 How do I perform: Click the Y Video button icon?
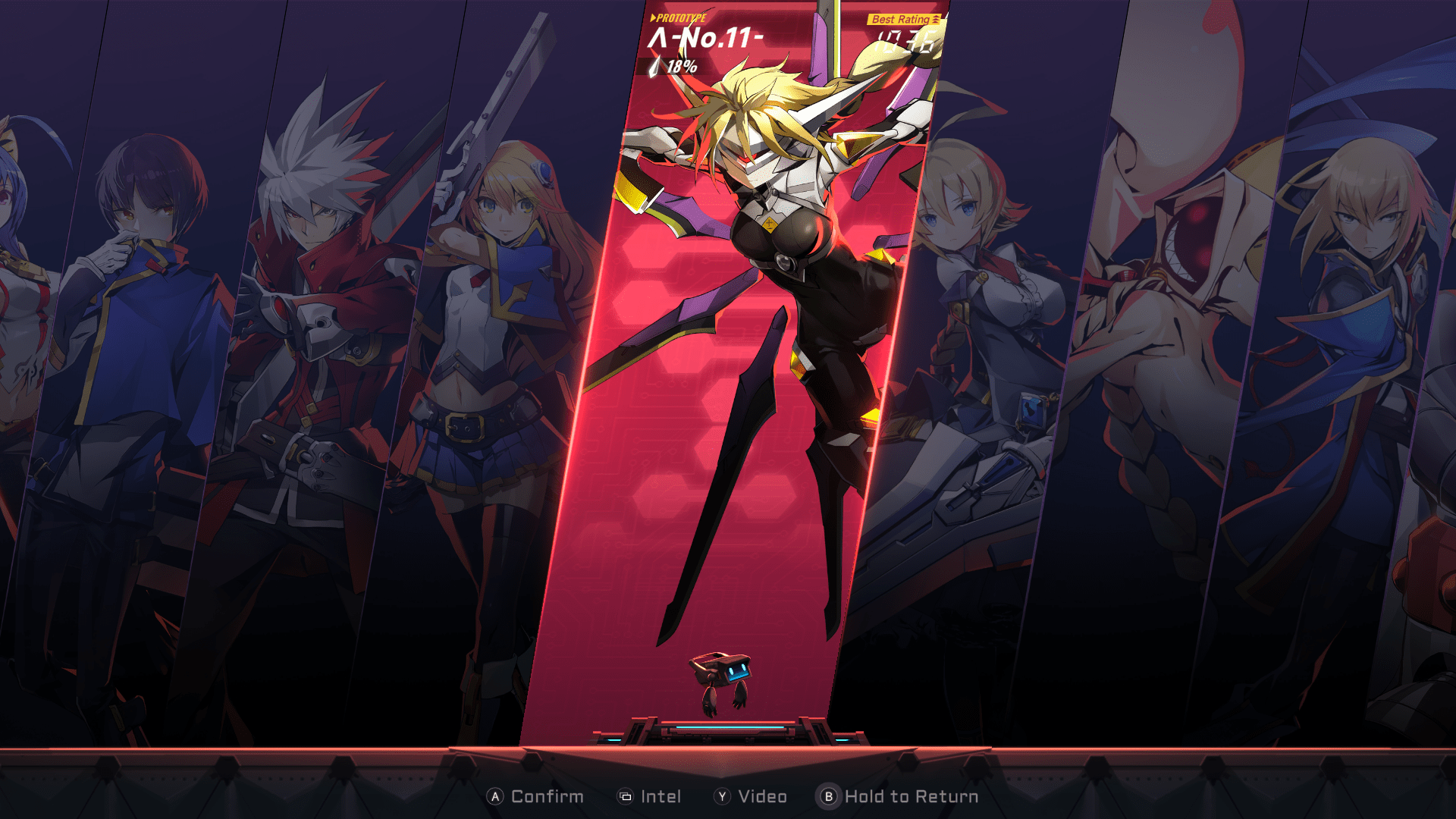click(x=723, y=796)
